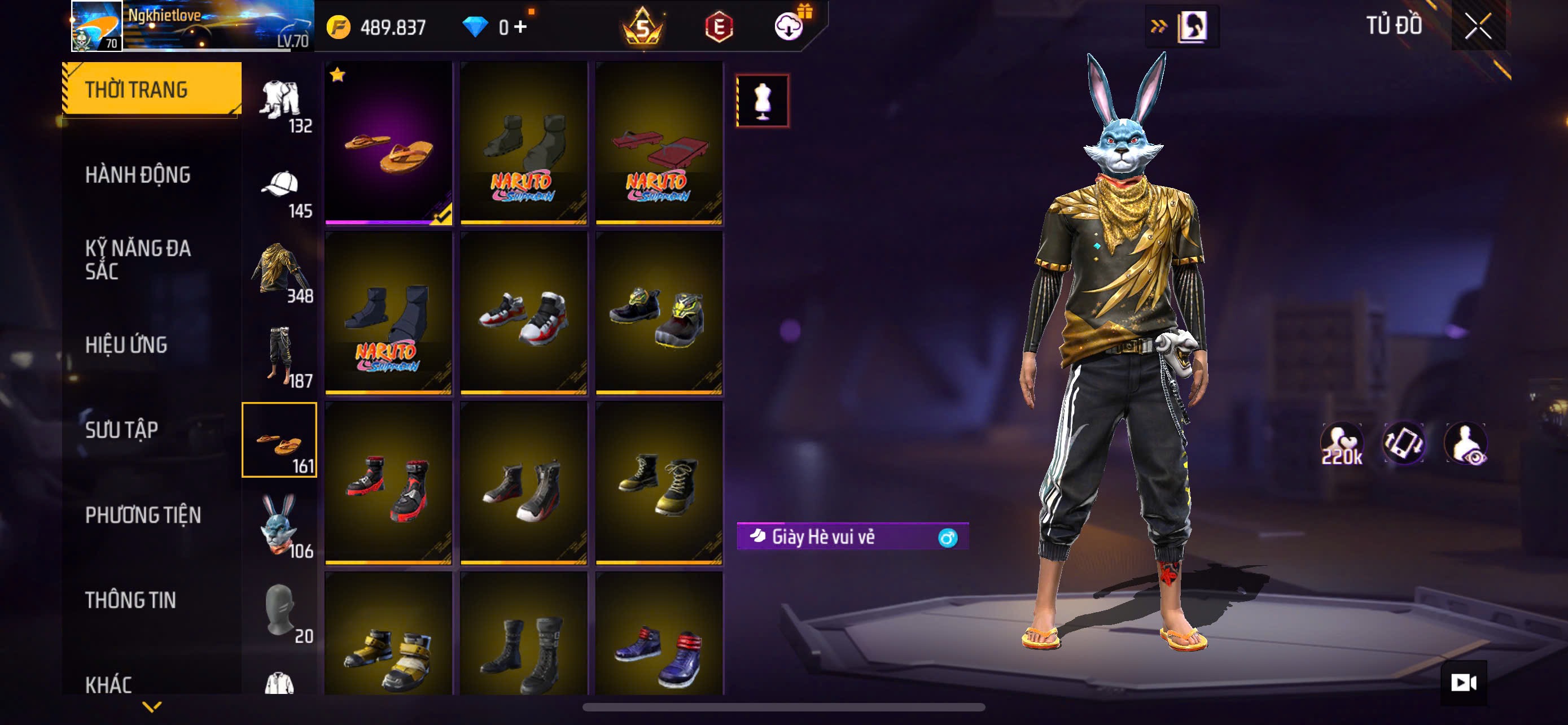Select the white and red sneakers
This screenshot has width=1568, height=725.
524,313
